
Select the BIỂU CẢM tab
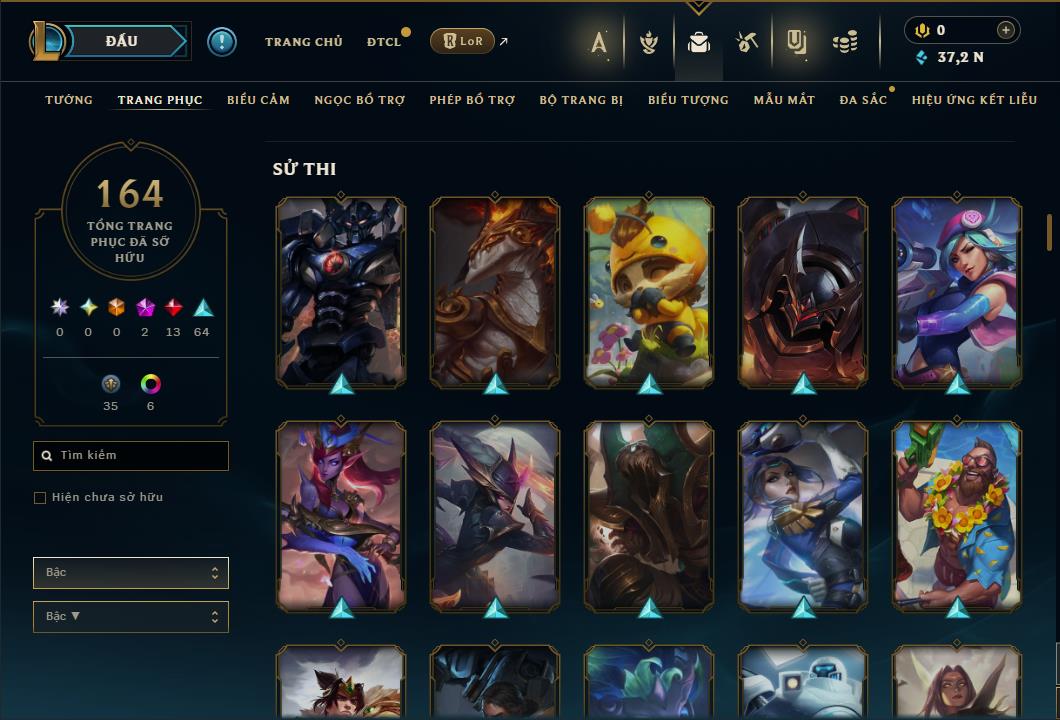(258, 100)
